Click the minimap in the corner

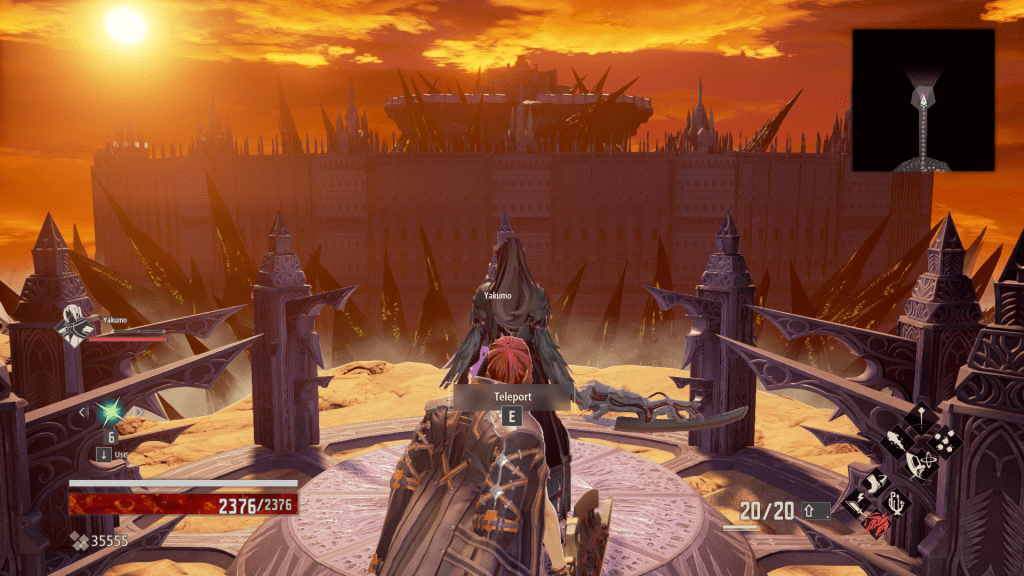[923, 100]
